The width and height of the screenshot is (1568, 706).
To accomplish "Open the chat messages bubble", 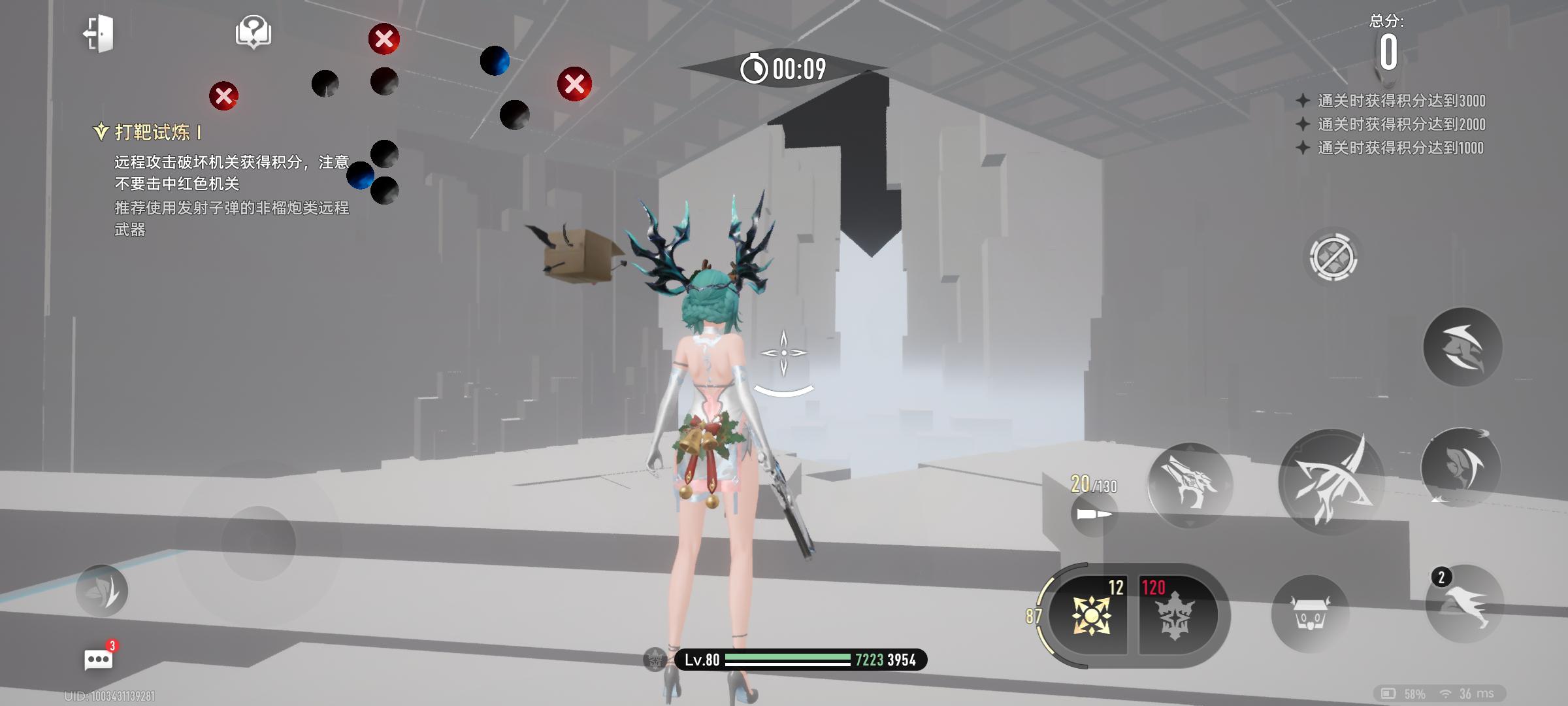I will coord(99,659).
